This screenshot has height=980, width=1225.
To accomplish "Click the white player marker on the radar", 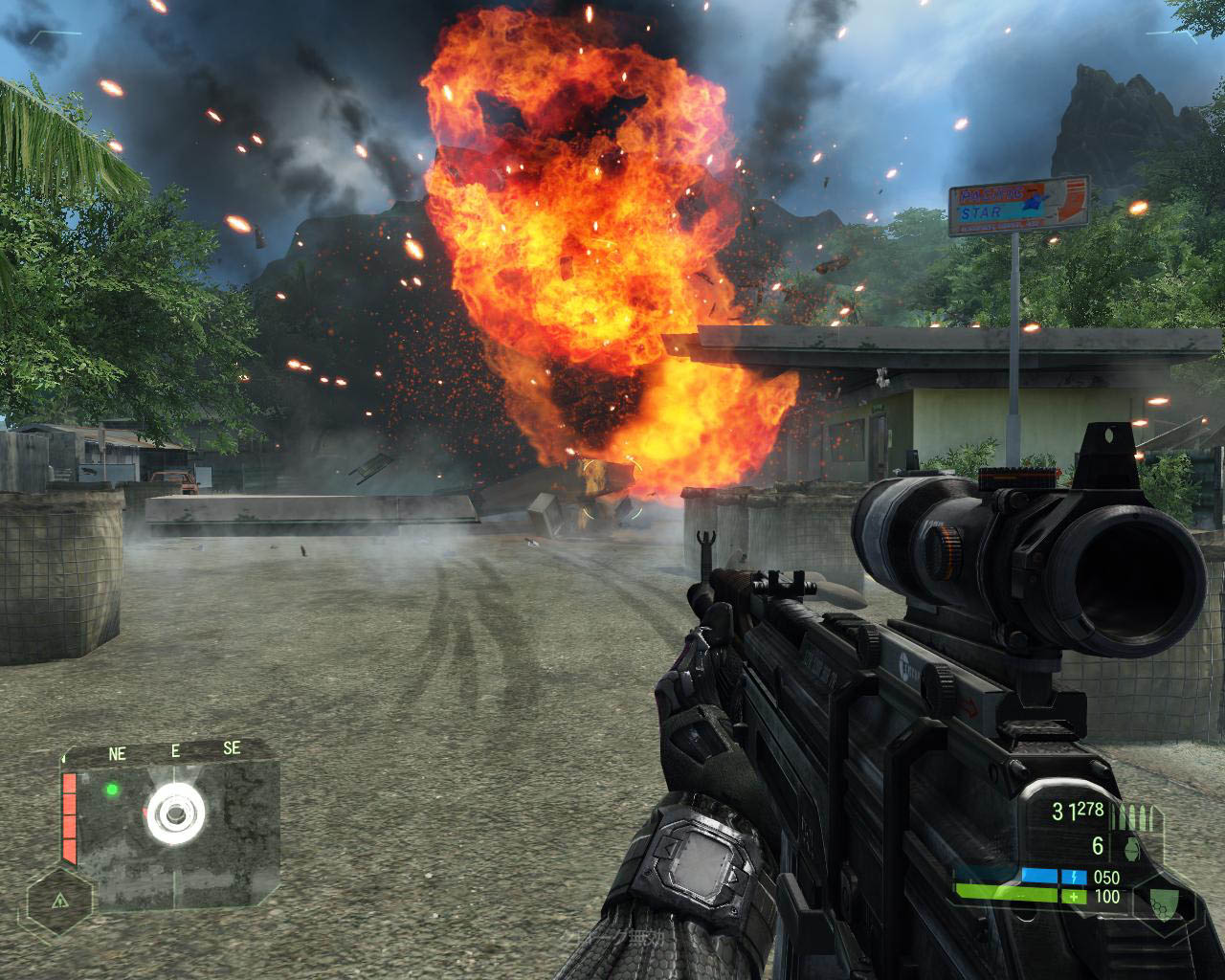I will tap(176, 814).
